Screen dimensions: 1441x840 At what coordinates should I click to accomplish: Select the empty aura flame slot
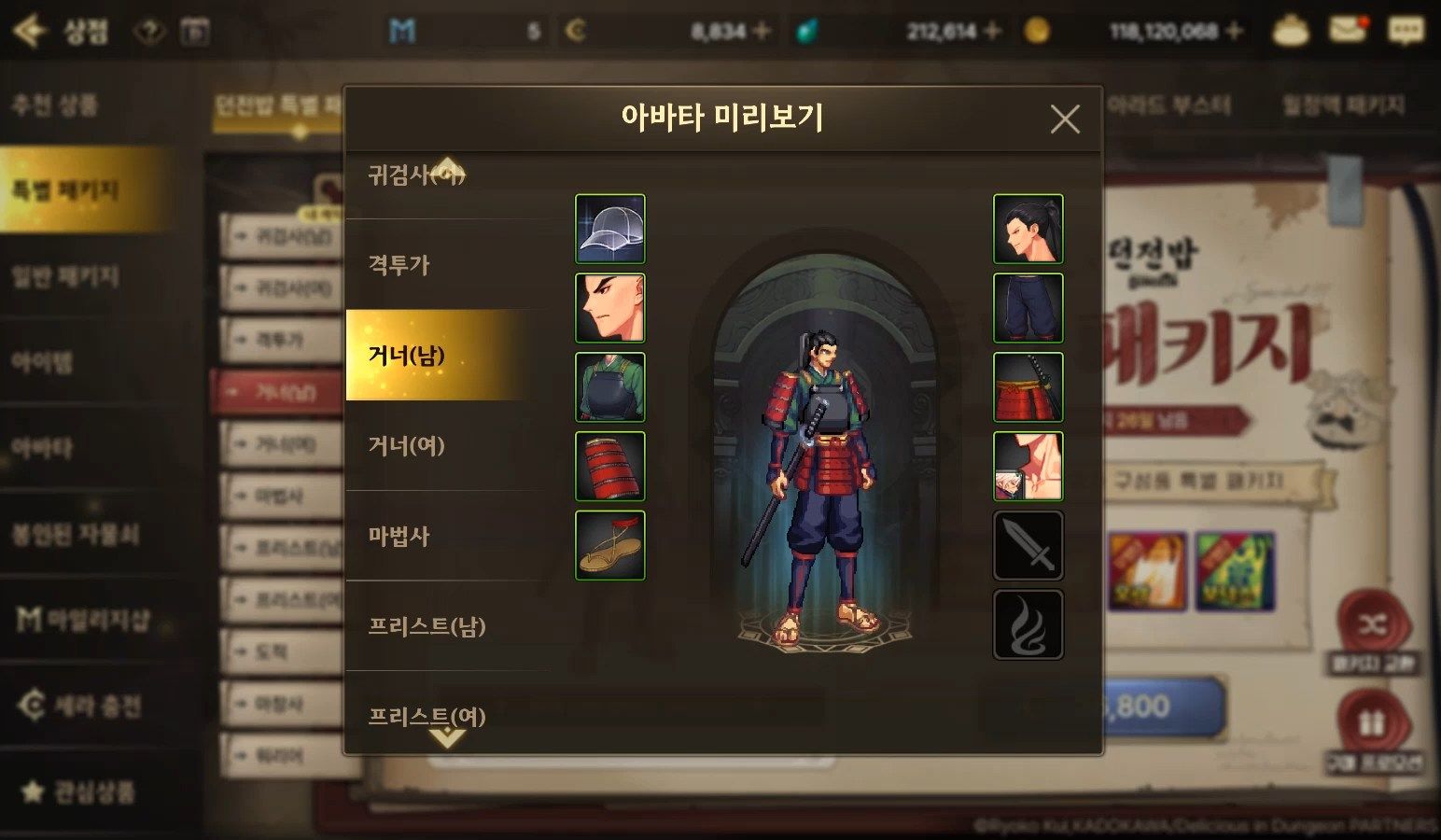coord(1028,624)
